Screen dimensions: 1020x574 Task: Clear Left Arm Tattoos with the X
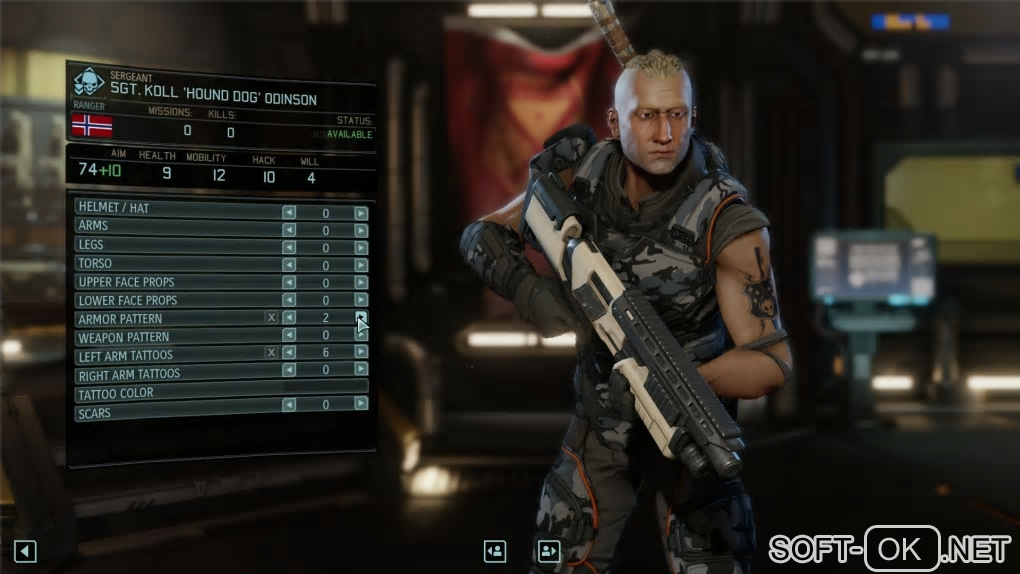pos(271,353)
